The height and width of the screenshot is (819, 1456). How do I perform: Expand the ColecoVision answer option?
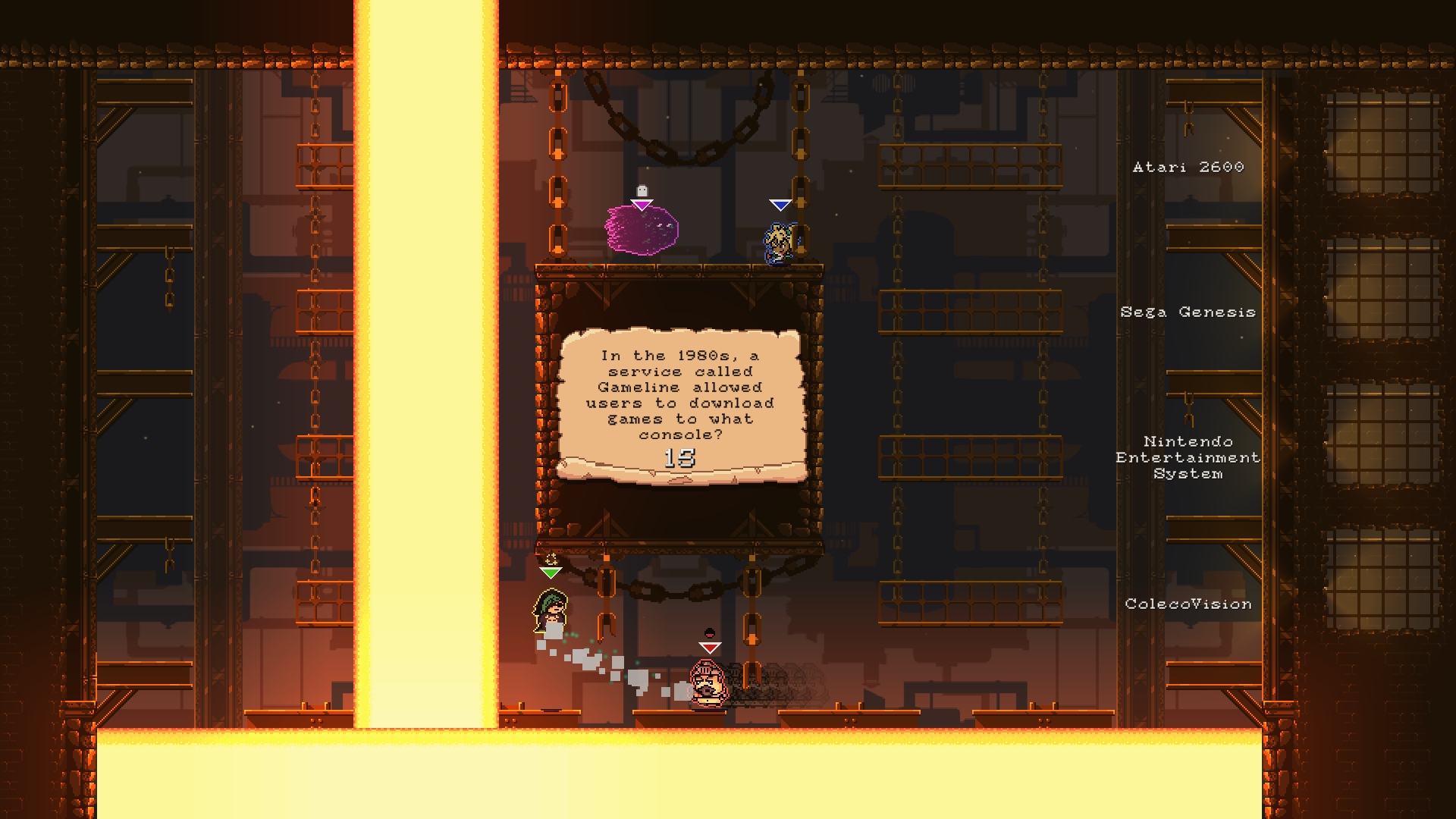click(1188, 605)
